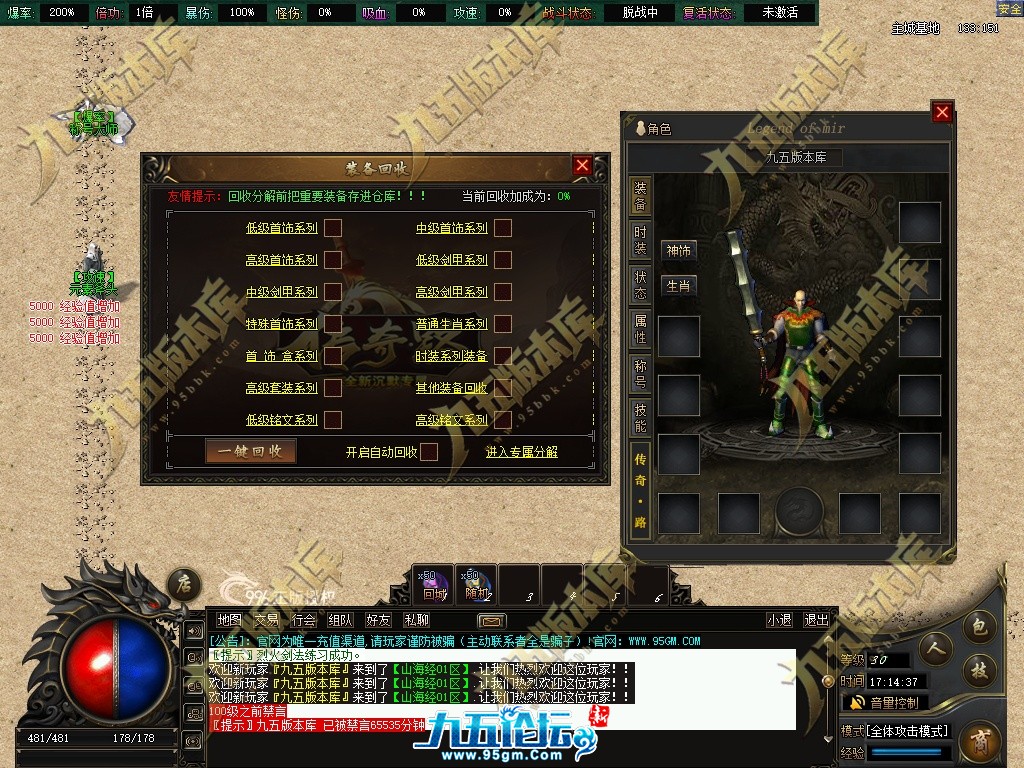The height and width of the screenshot is (768, 1024).
Task: Close the 装备回收 recycle window
Action: [x=582, y=166]
